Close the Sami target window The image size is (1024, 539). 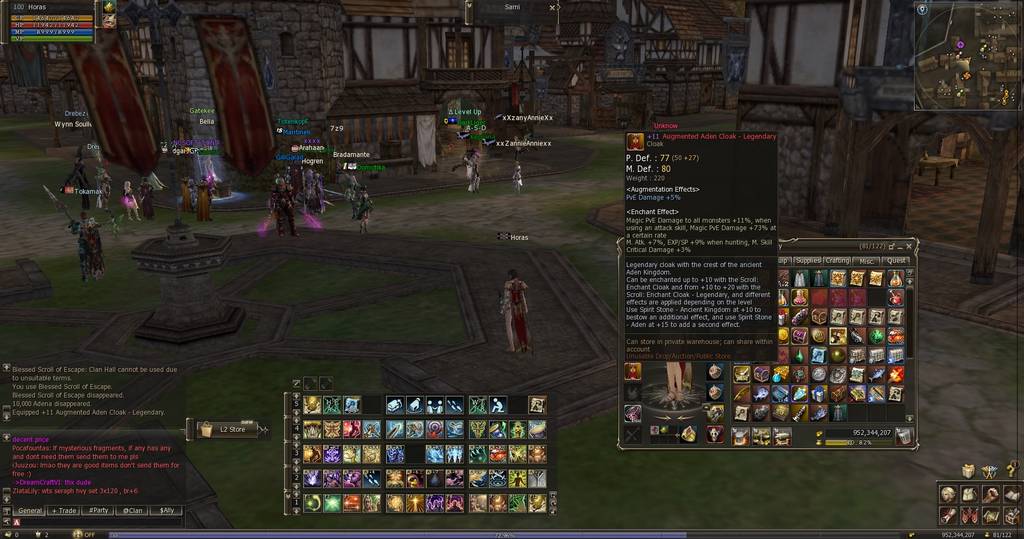(x=554, y=7)
